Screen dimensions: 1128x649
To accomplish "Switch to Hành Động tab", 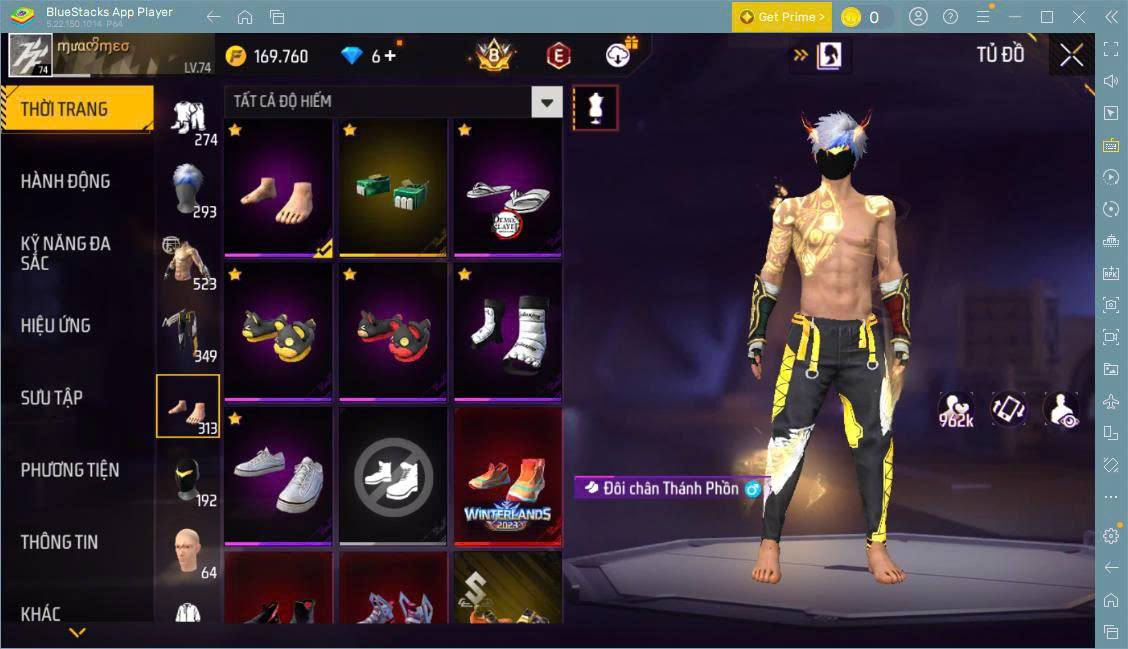I will 66,182.
